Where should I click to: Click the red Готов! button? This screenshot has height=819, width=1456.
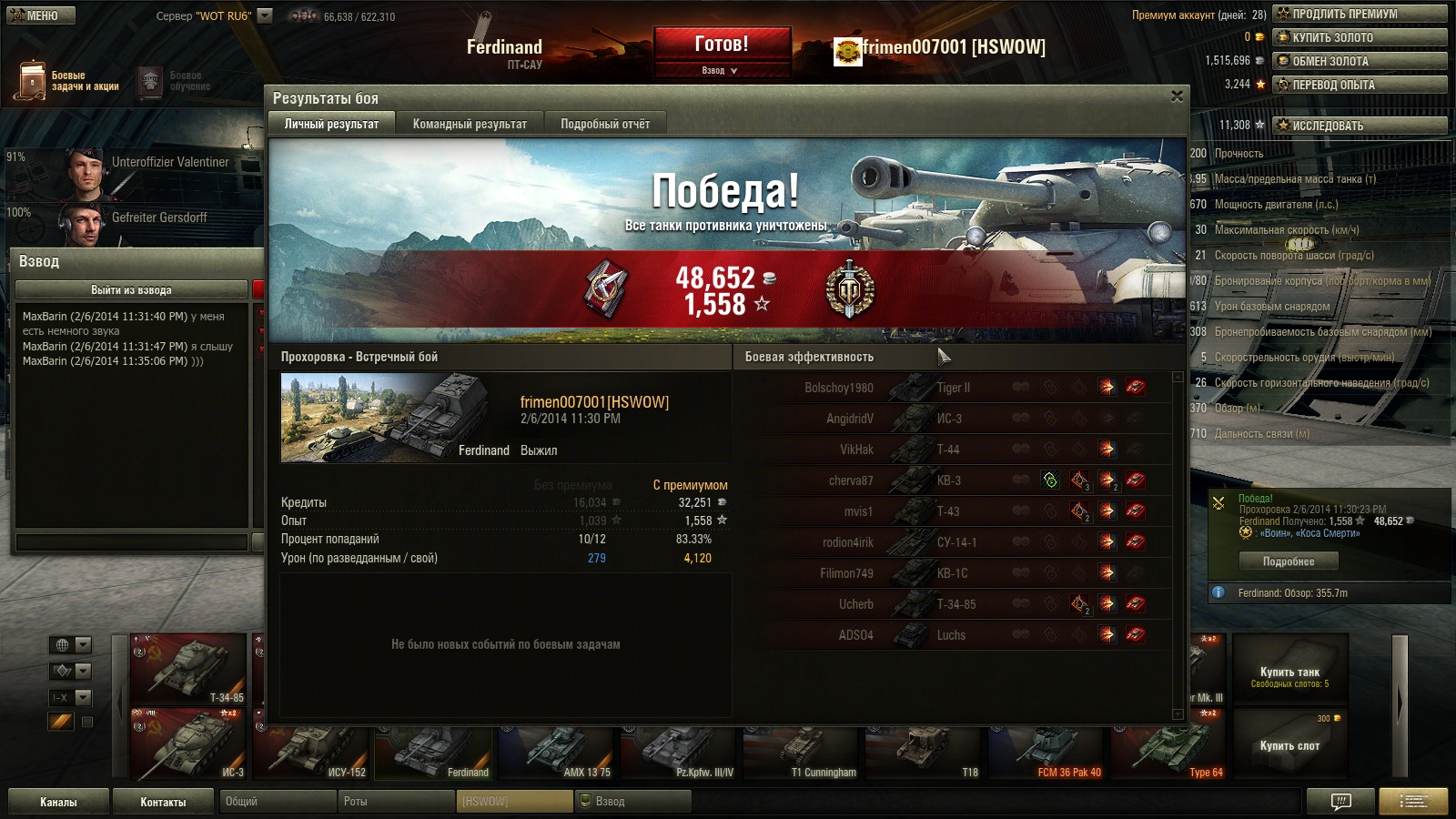pos(722,45)
